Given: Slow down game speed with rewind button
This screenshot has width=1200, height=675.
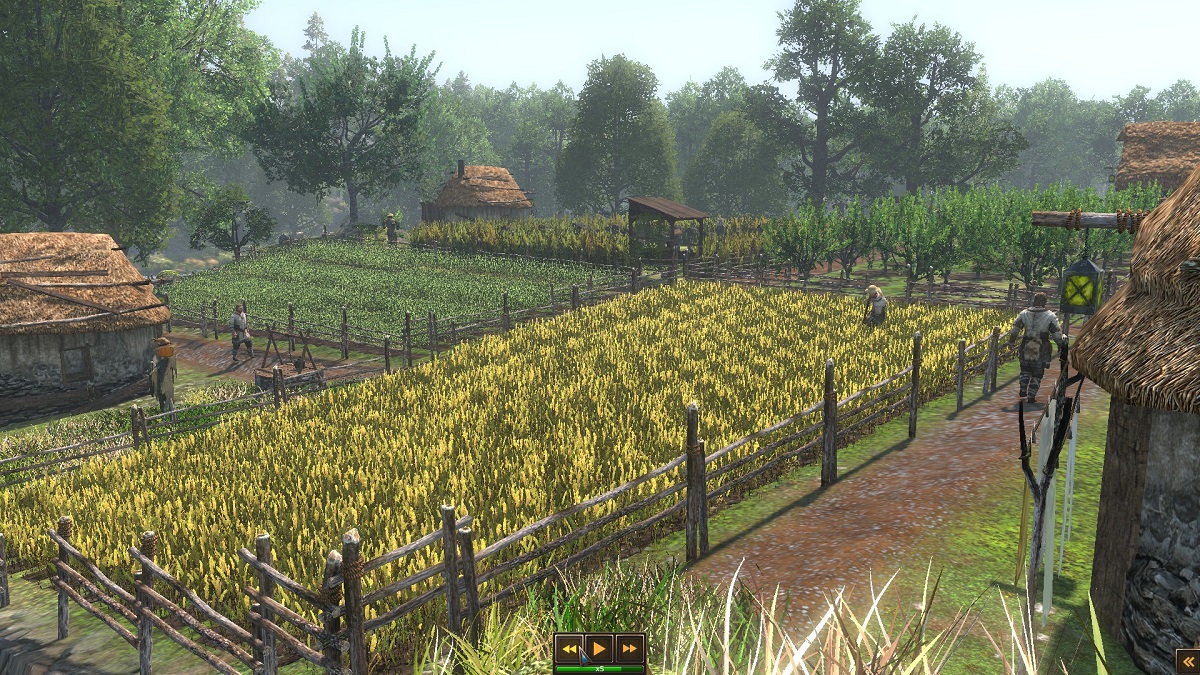Looking at the screenshot, I should (569, 648).
